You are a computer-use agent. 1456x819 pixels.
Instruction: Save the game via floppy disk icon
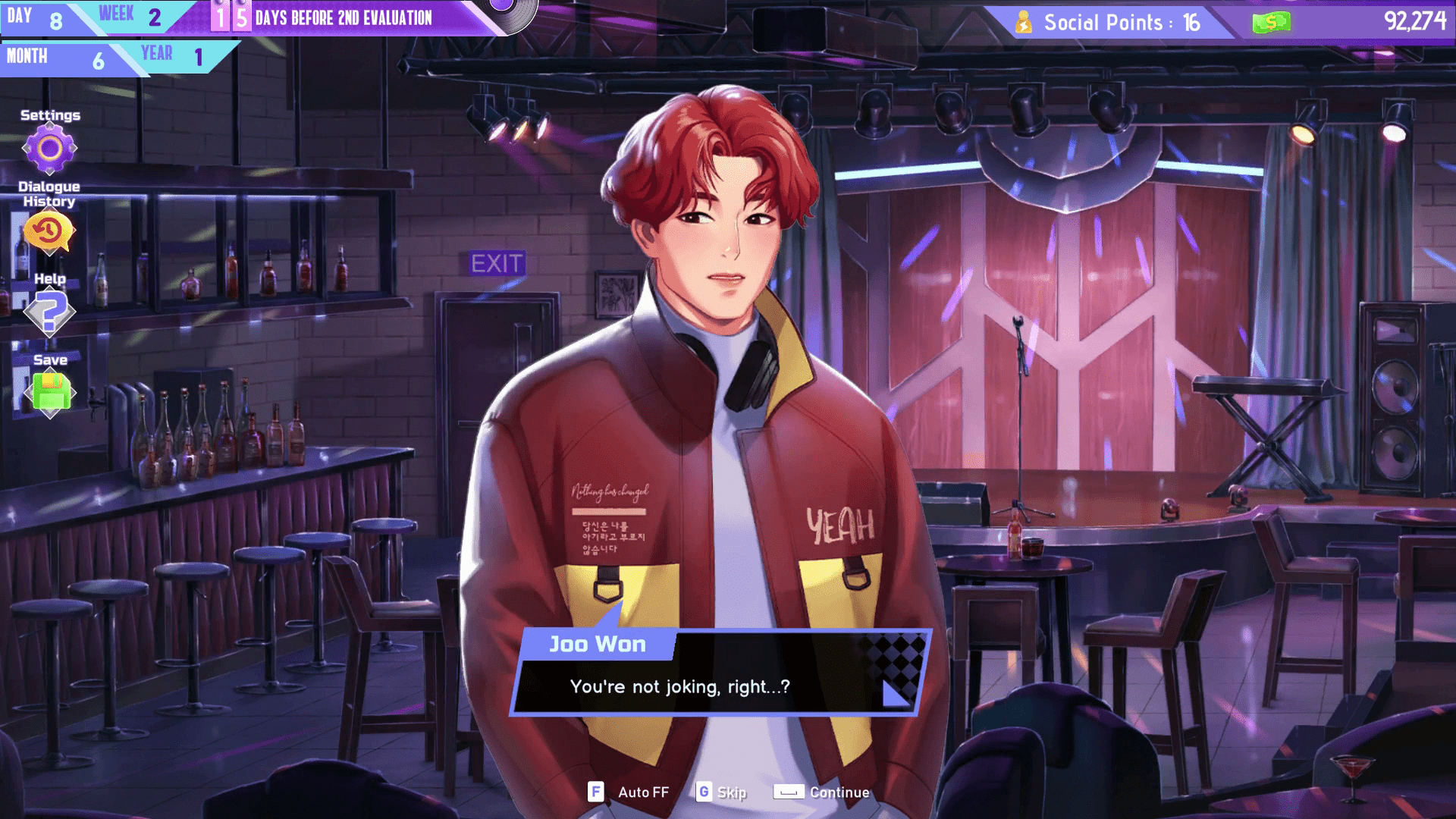(50, 391)
